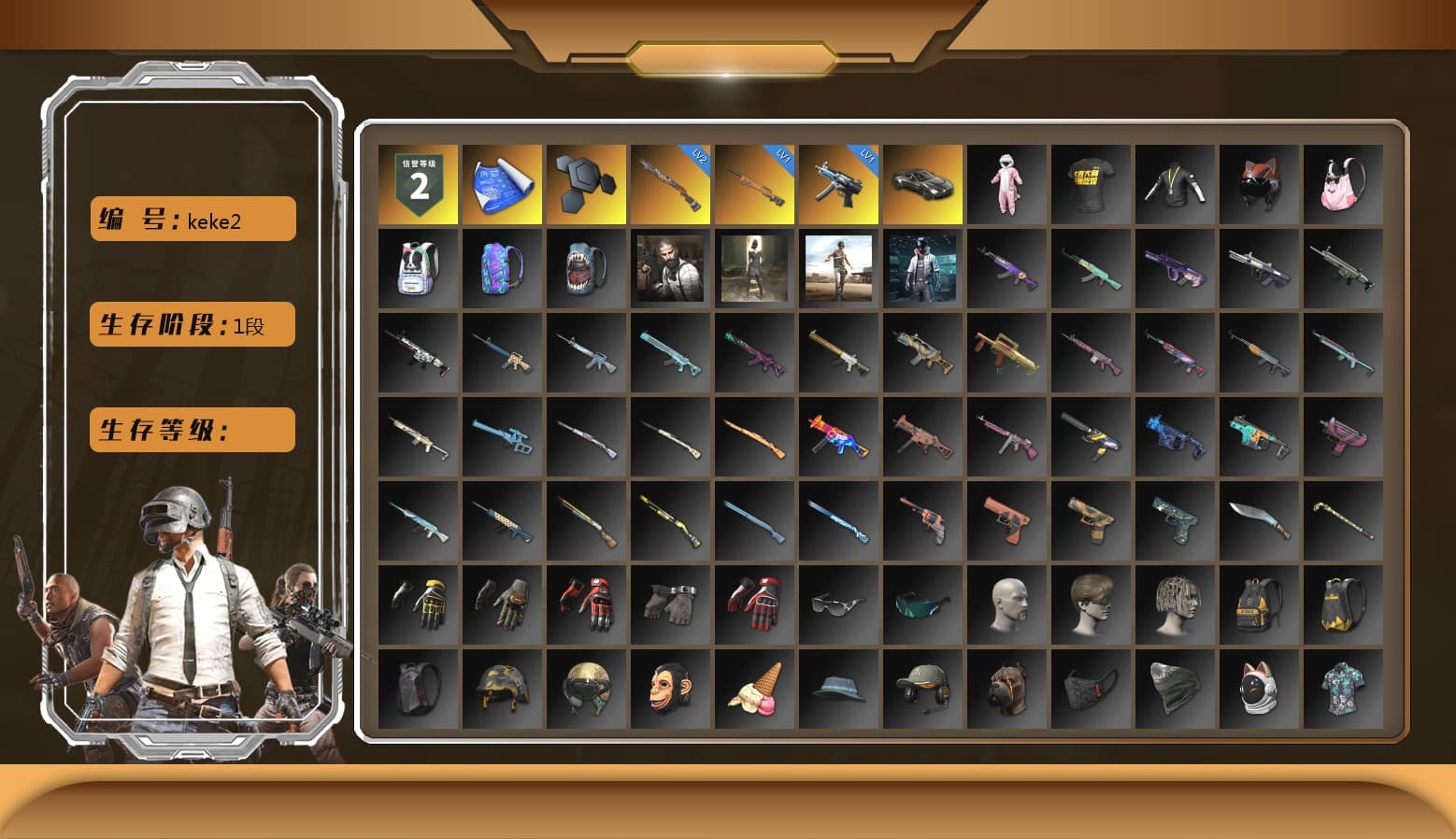Open the blue blueprint item

tap(502, 182)
